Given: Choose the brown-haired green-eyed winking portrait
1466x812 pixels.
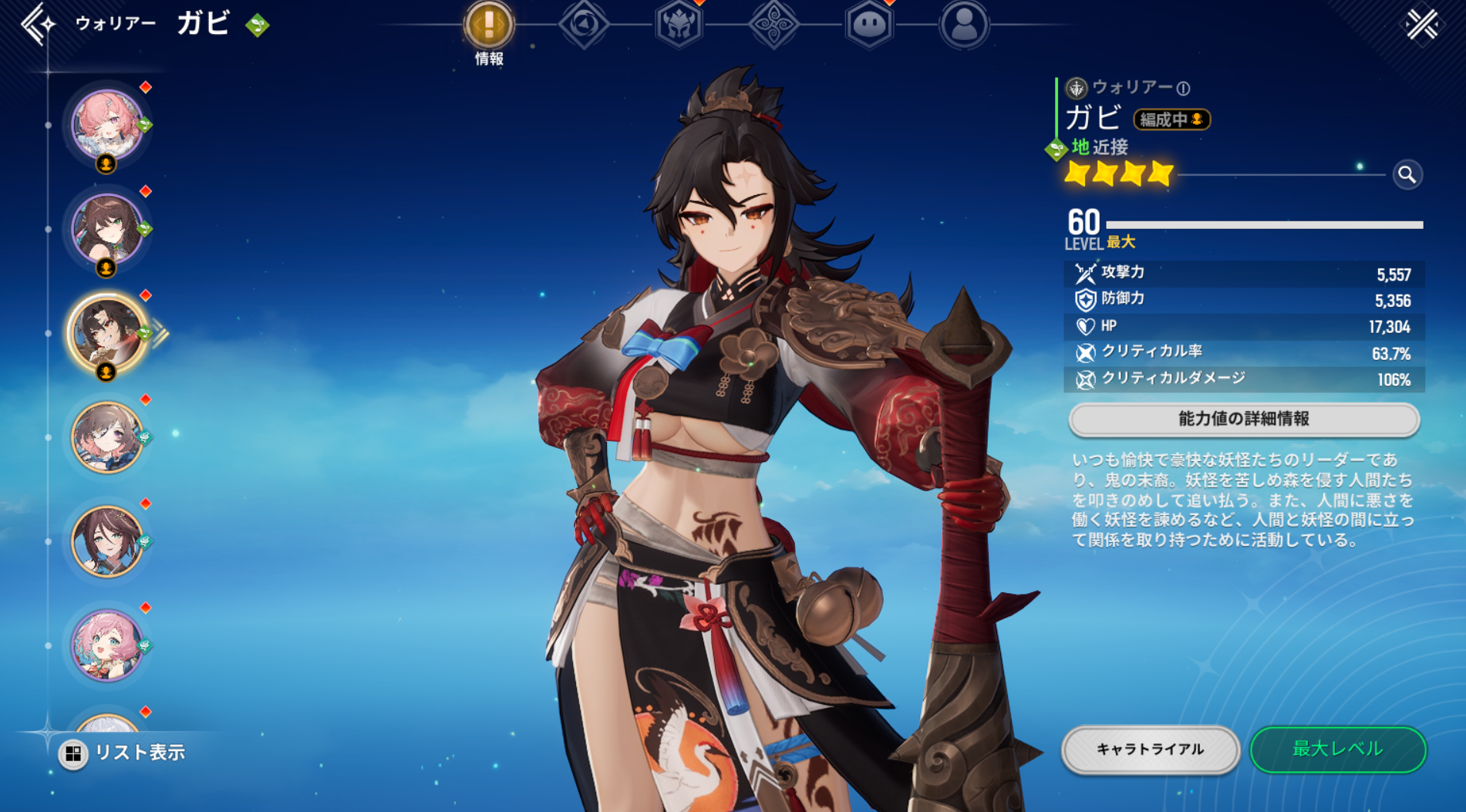Looking at the screenshot, I should coord(107,229).
